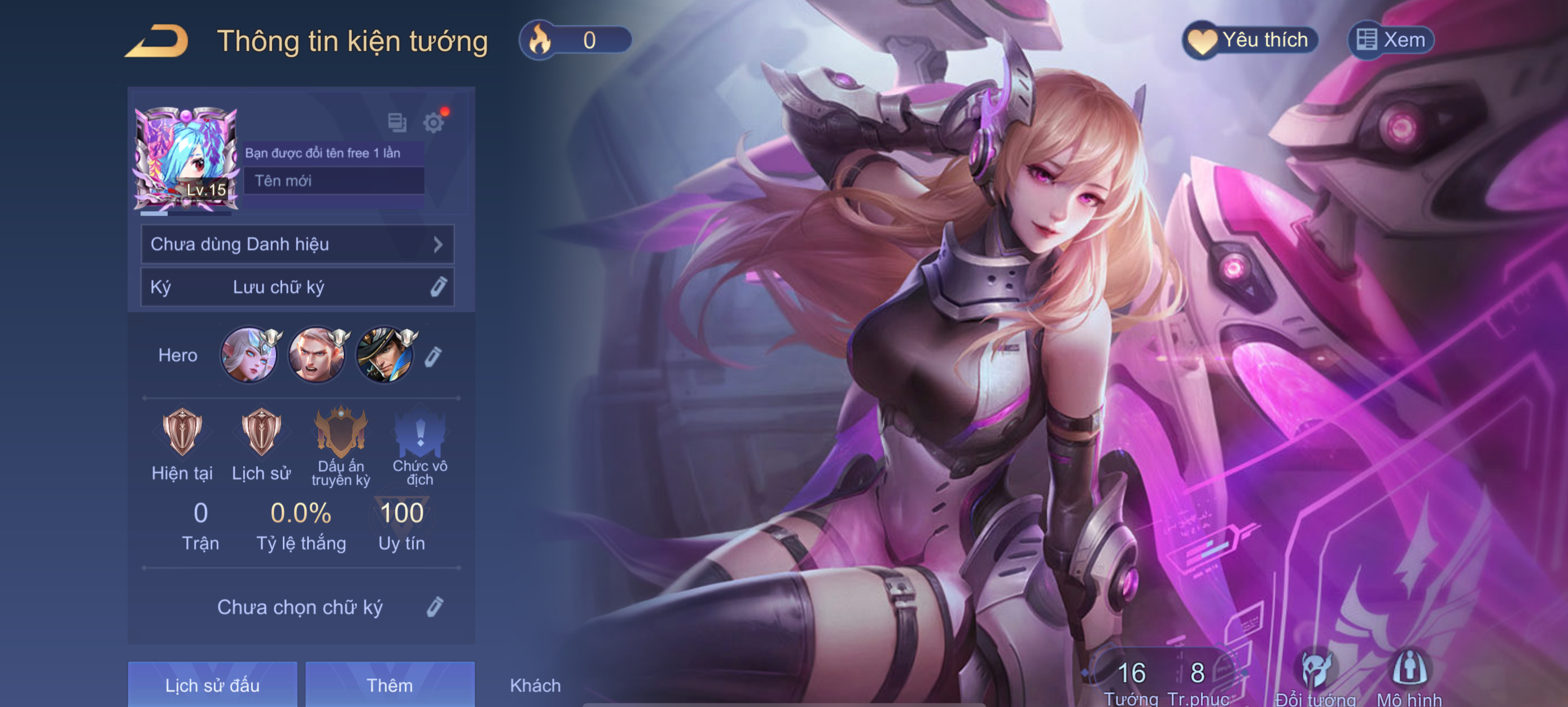Click the Tên mới name input field
This screenshot has height=707, width=1568.
coord(334,181)
